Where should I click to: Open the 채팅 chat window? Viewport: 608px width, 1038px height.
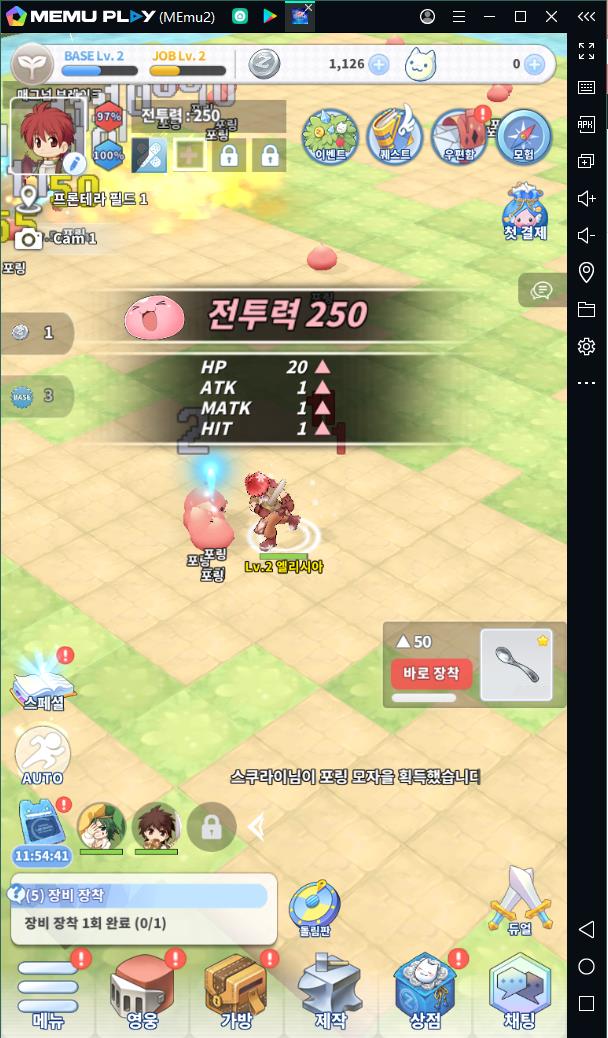(519, 990)
